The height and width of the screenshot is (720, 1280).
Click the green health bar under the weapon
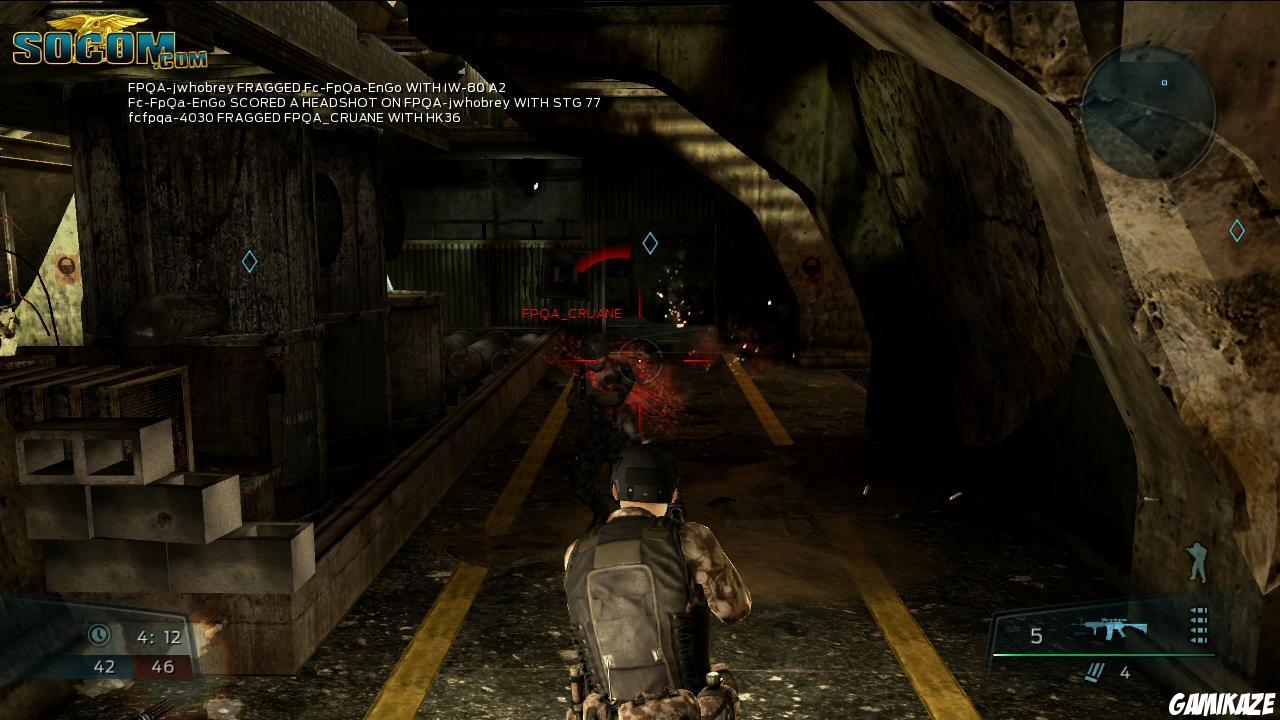tap(1100, 655)
